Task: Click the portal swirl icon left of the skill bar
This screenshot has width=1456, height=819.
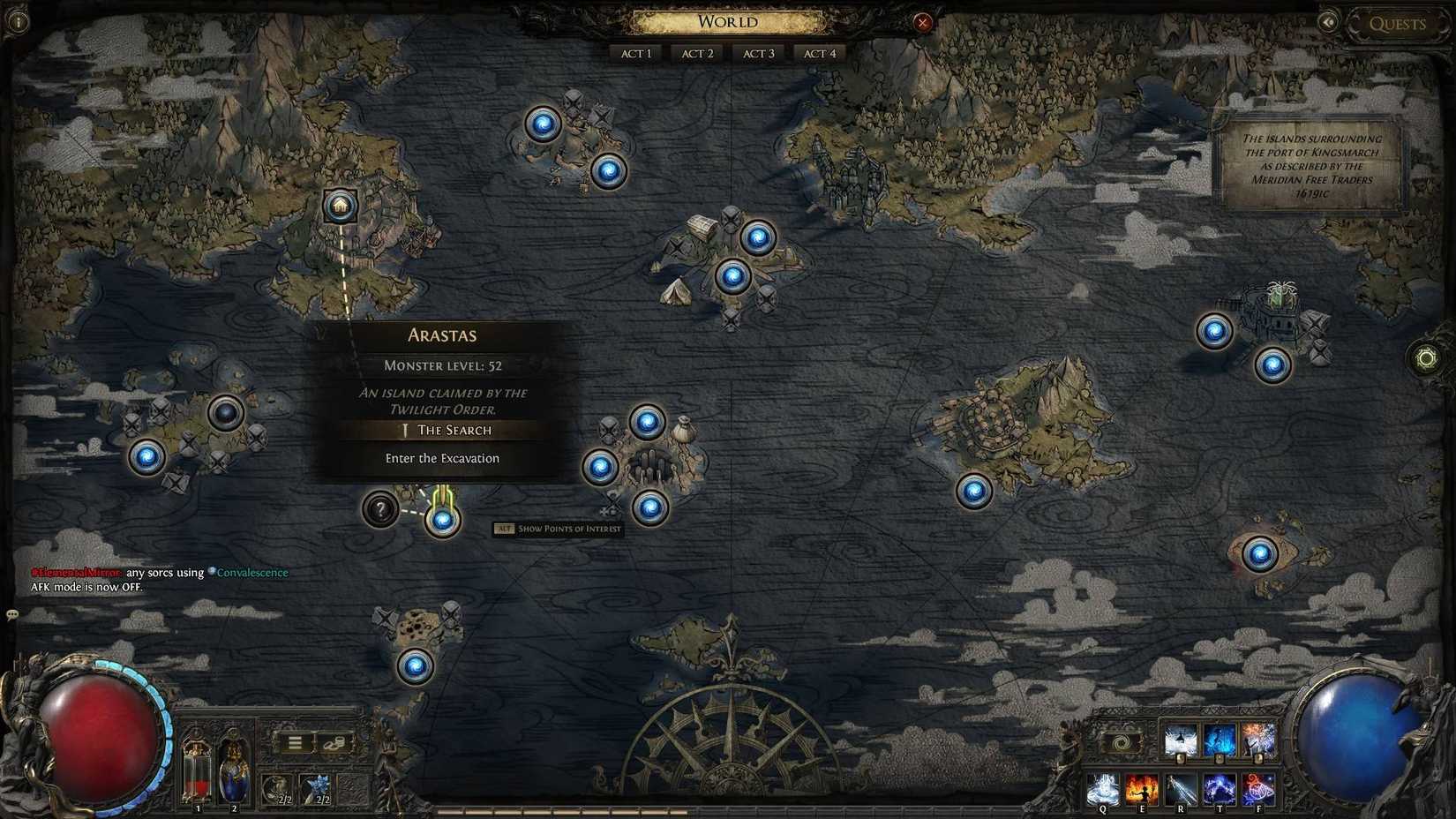Action: (1120, 741)
